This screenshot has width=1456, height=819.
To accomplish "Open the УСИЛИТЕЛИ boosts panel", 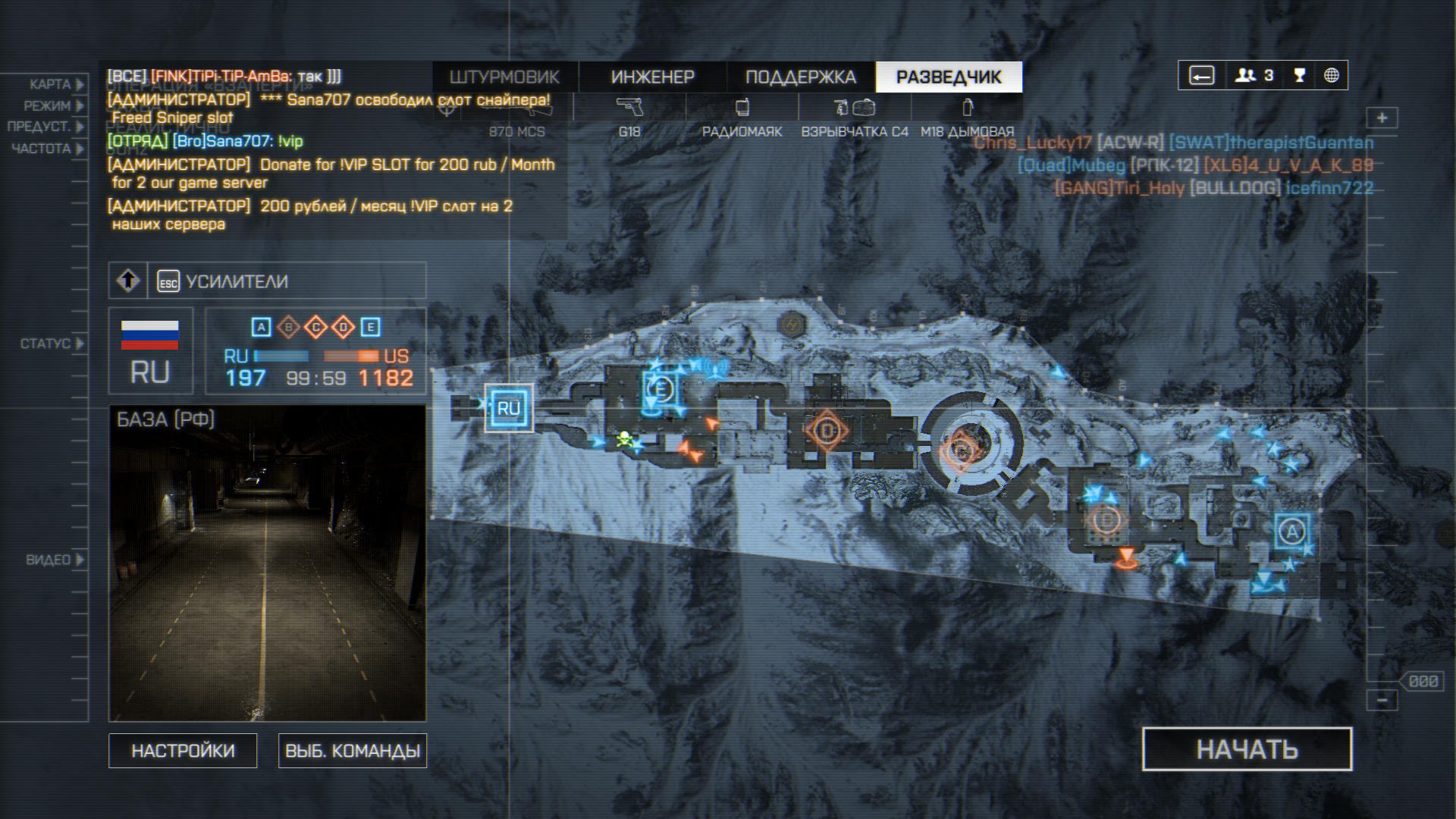I will 237,281.
